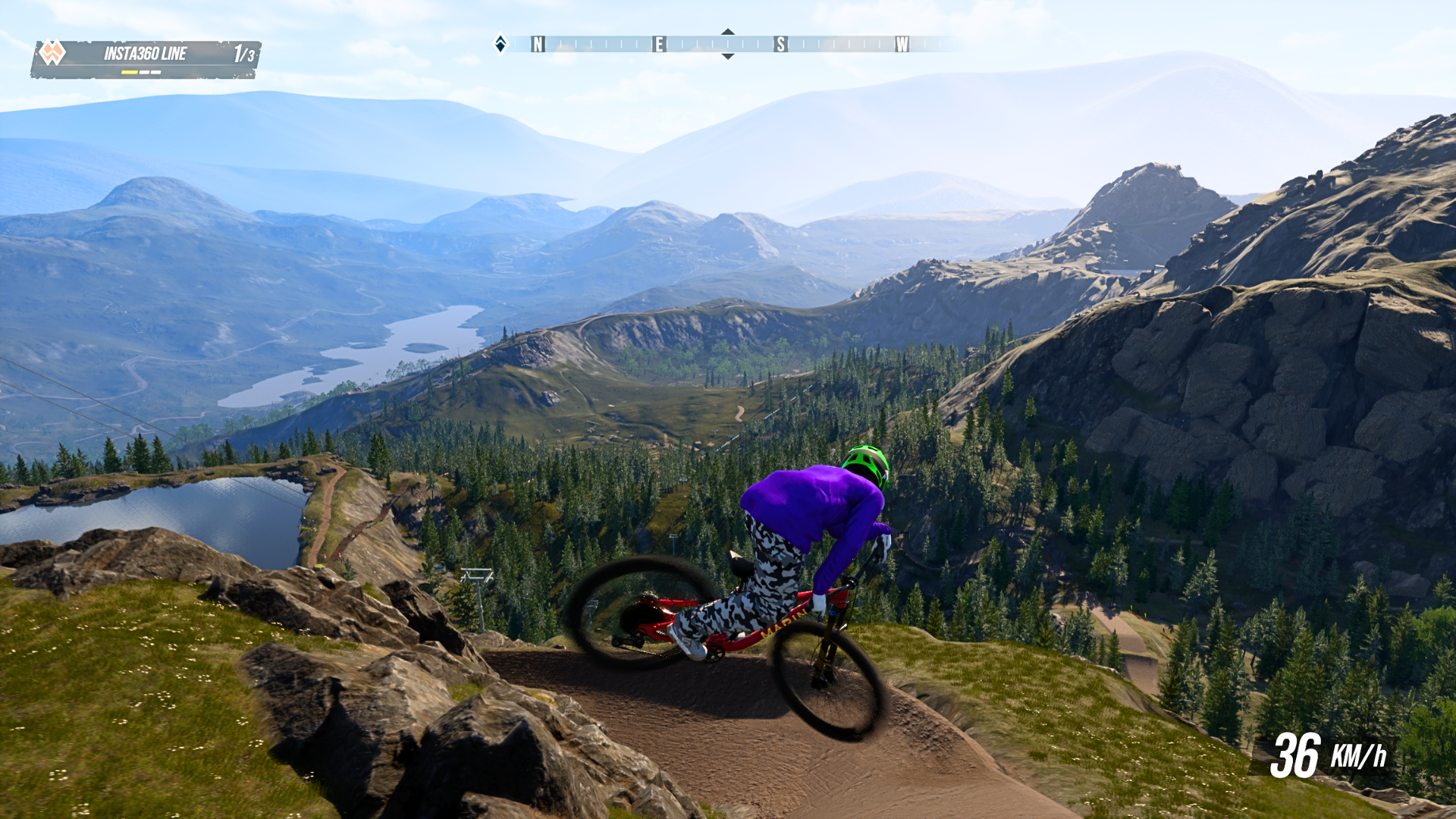The width and height of the screenshot is (1456, 819).
Task: Click the compass bar heading indicator
Action: [727, 44]
